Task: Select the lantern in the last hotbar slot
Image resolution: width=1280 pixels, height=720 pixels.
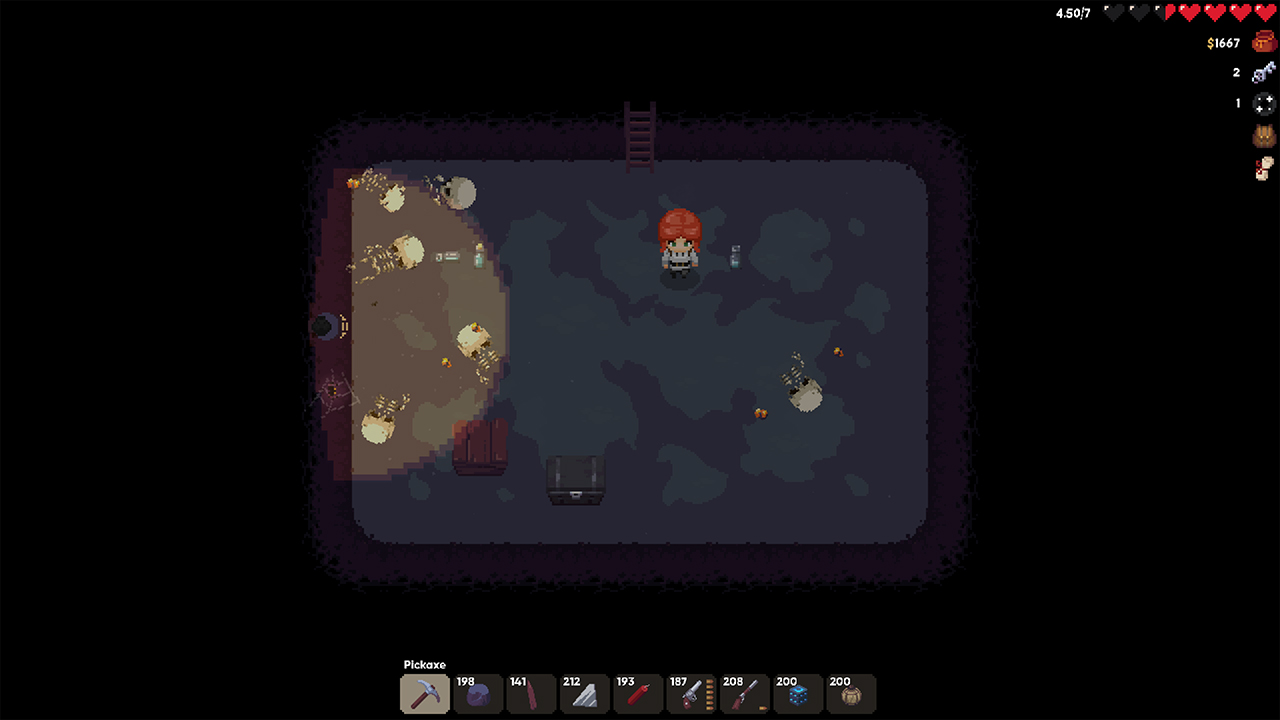Action: pos(851,694)
